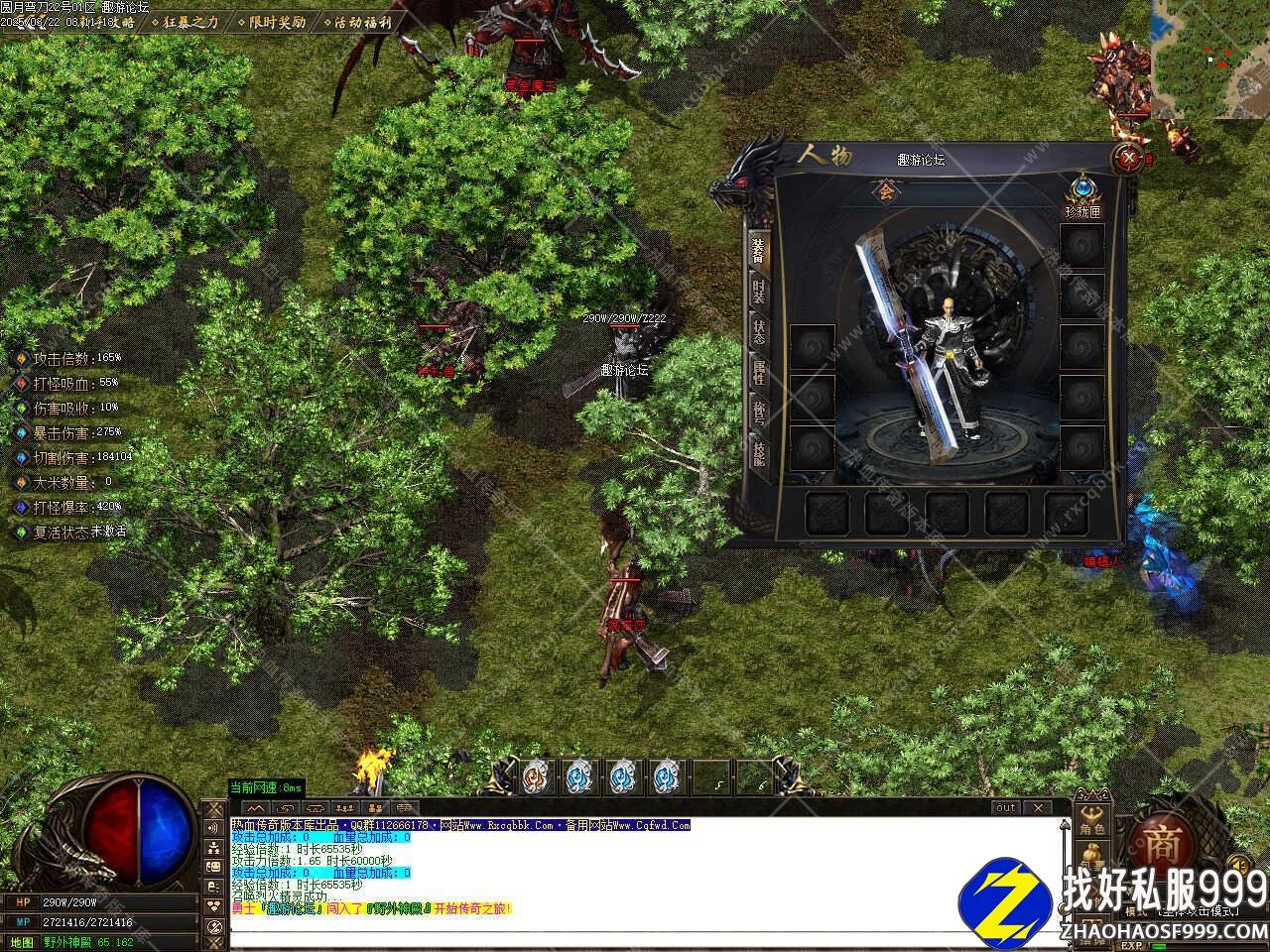
Task: Toggle the sound speaker icon beside orbs
Action: click(213, 828)
